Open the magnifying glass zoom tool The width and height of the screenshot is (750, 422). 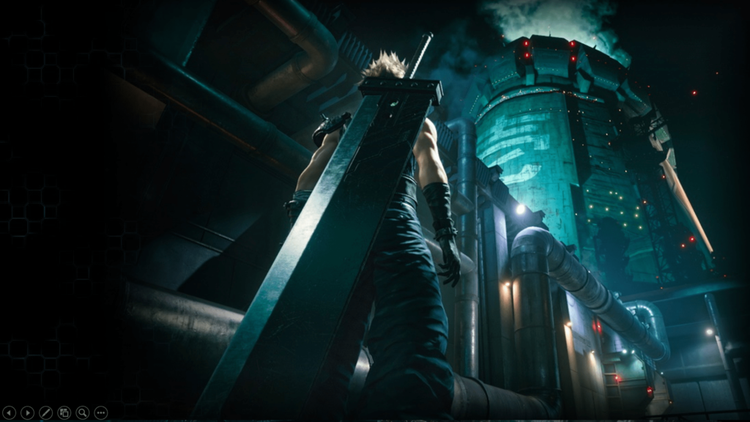(x=82, y=412)
